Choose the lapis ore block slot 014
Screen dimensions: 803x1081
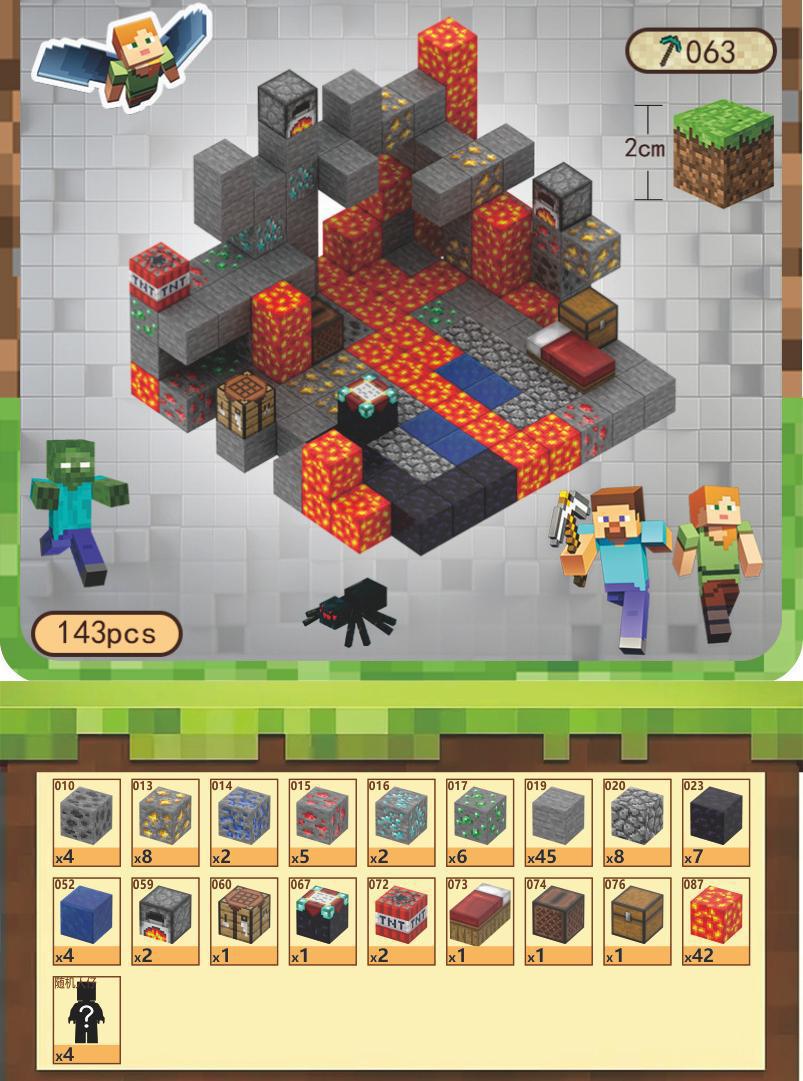[x=244, y=822]
